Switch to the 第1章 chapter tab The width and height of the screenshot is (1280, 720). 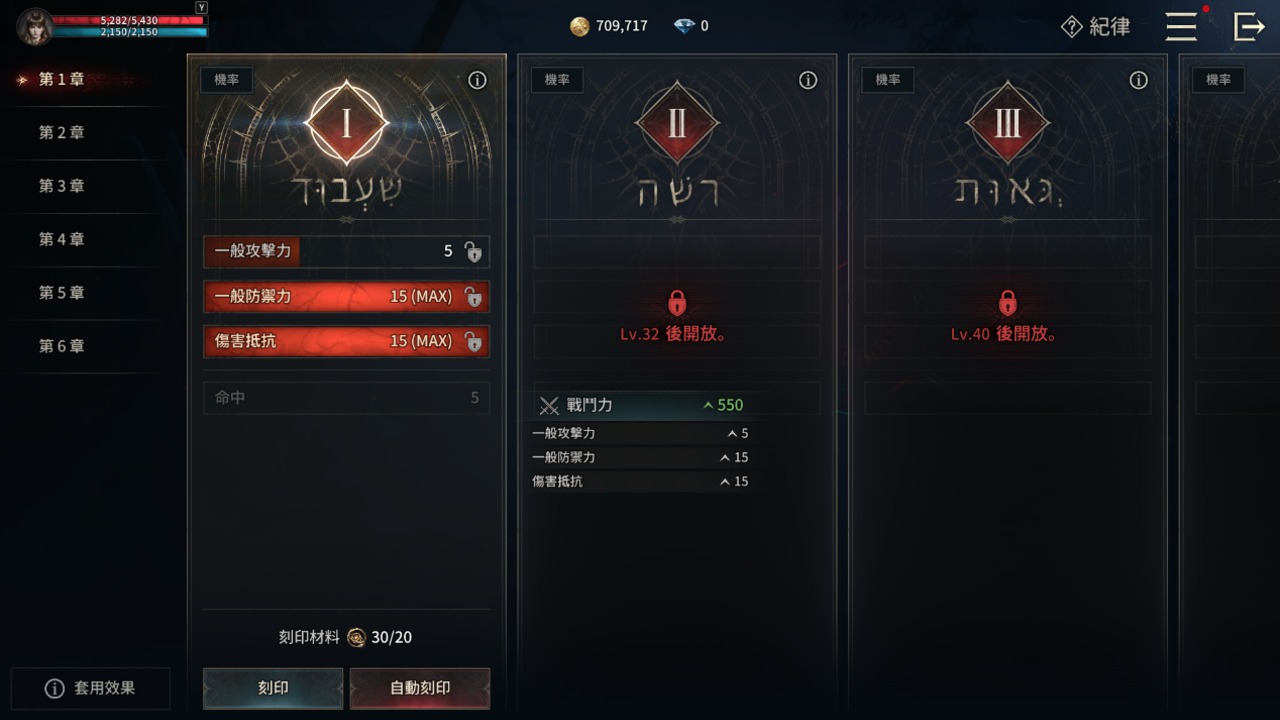(x=61, y=80)
